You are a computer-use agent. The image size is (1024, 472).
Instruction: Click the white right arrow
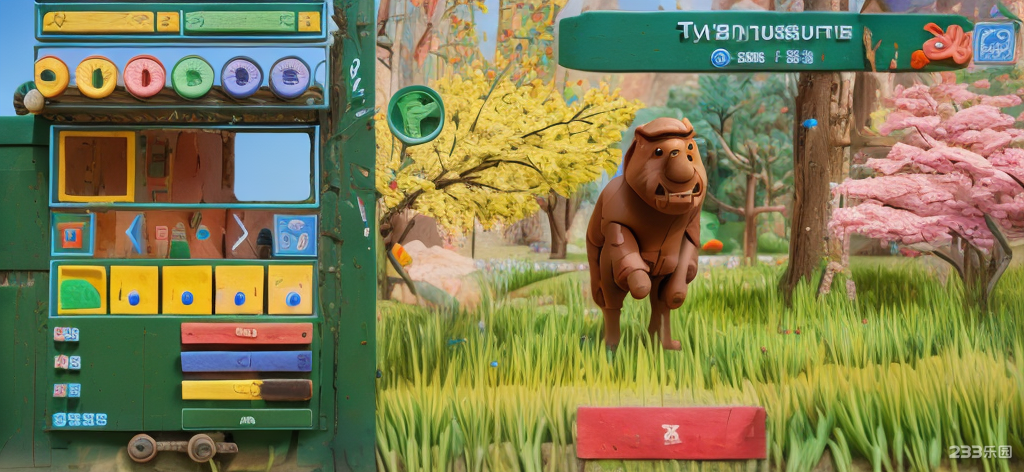(240, 234)
